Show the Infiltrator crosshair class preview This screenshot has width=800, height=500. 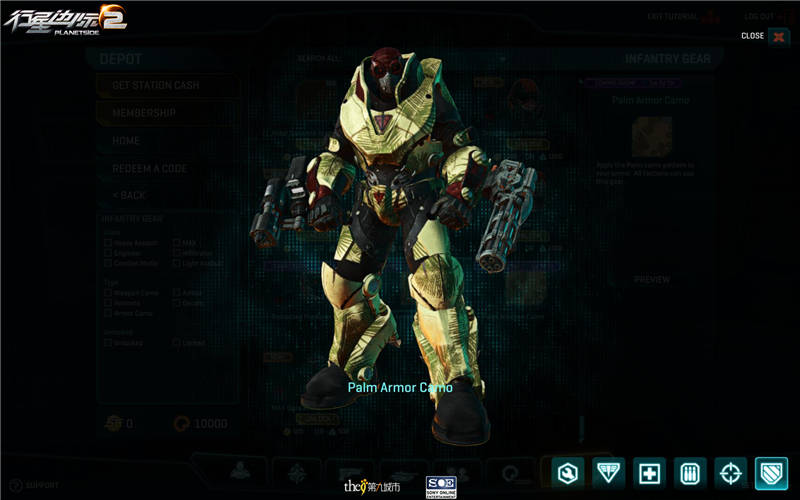tap(732, 472)
